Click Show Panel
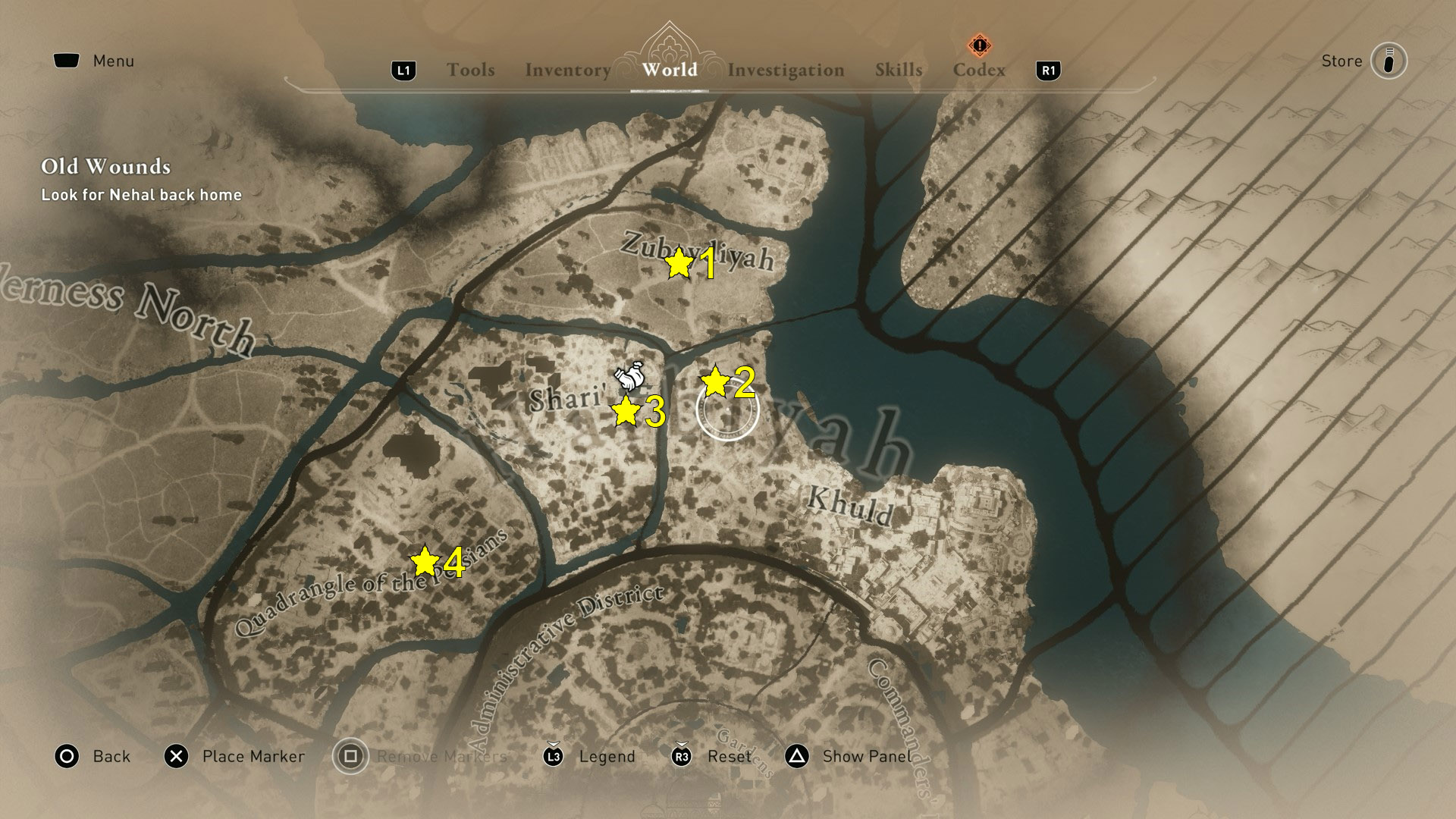This screenshot has width=1456, height=819. 867,756
